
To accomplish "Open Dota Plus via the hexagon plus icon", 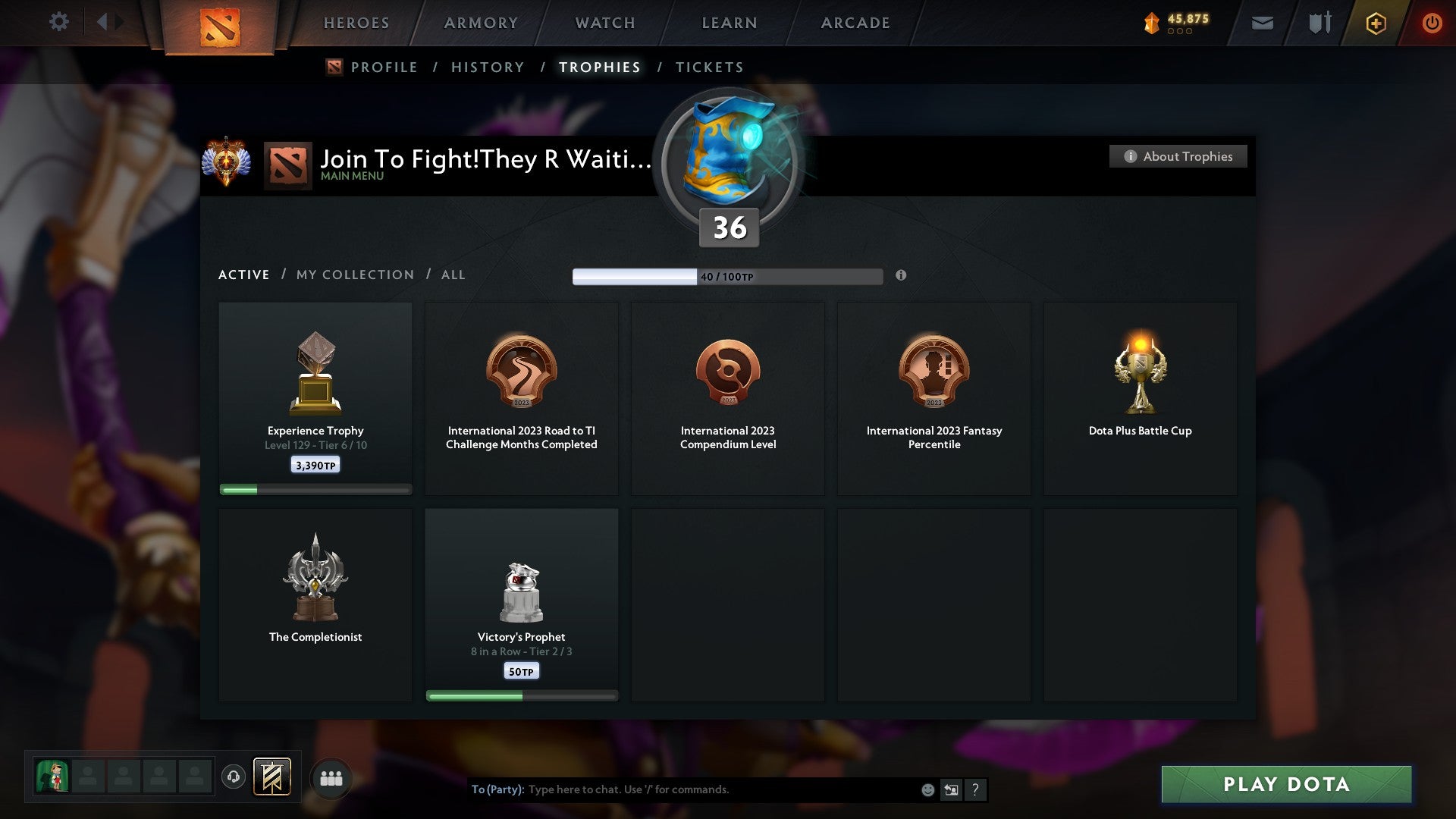I will tap(1376, 23).
